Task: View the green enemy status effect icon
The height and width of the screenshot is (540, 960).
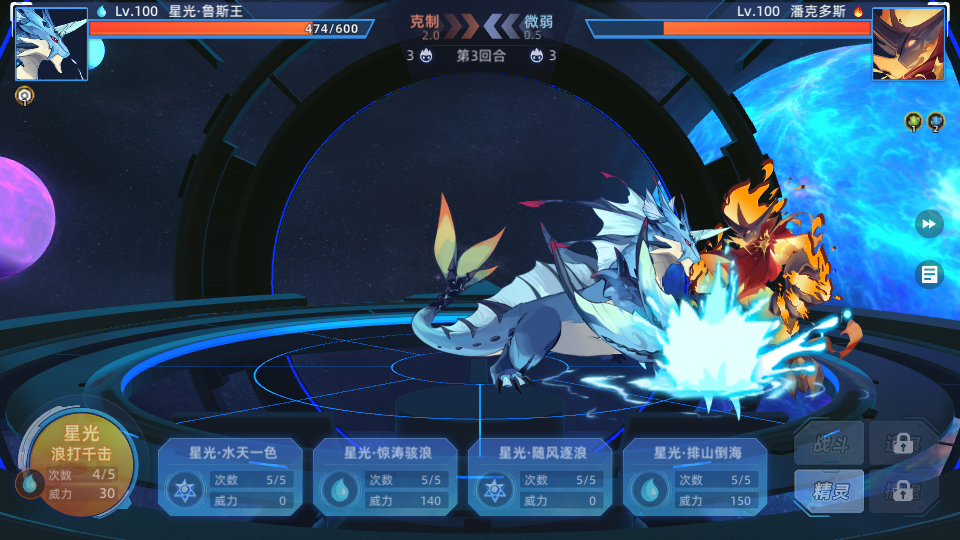Action: (914, 122)
